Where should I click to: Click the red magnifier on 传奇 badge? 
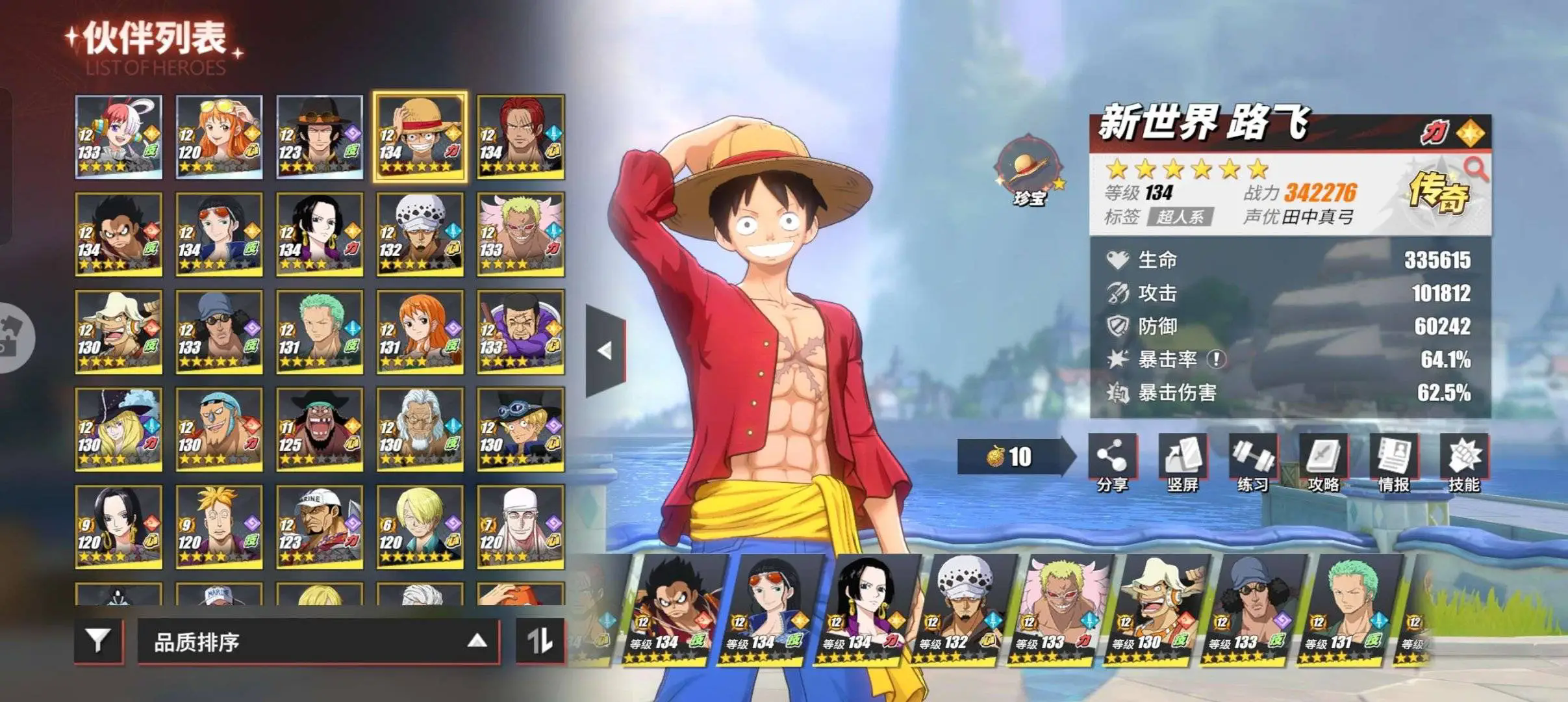click(x=1475, y=168)
